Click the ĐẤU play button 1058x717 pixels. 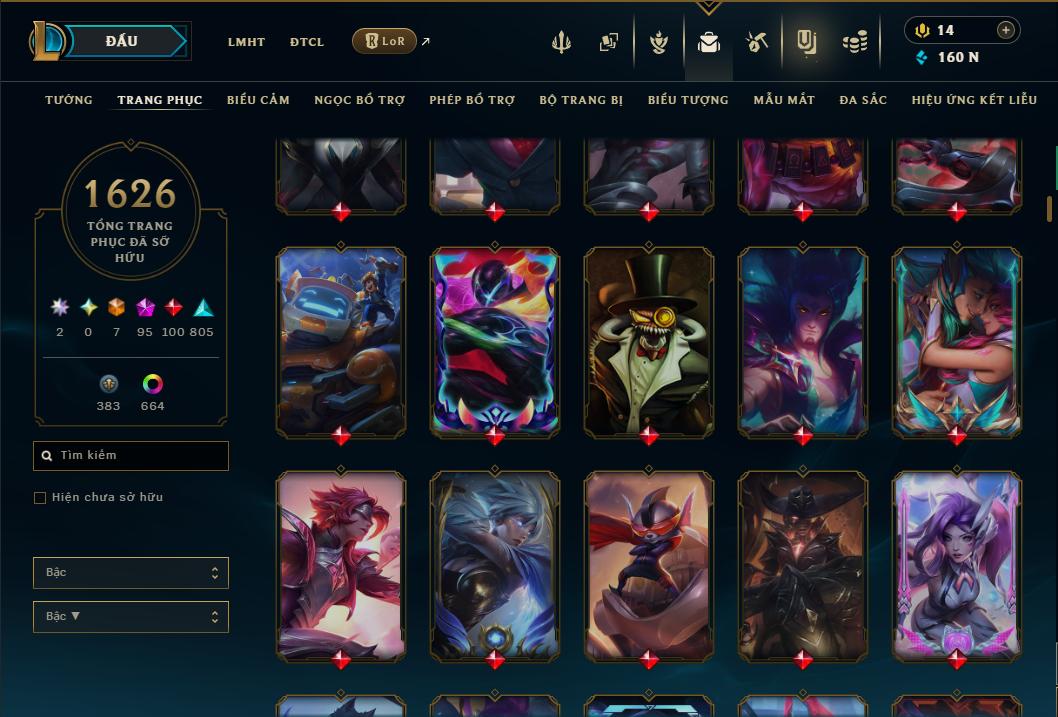[122, 41]
